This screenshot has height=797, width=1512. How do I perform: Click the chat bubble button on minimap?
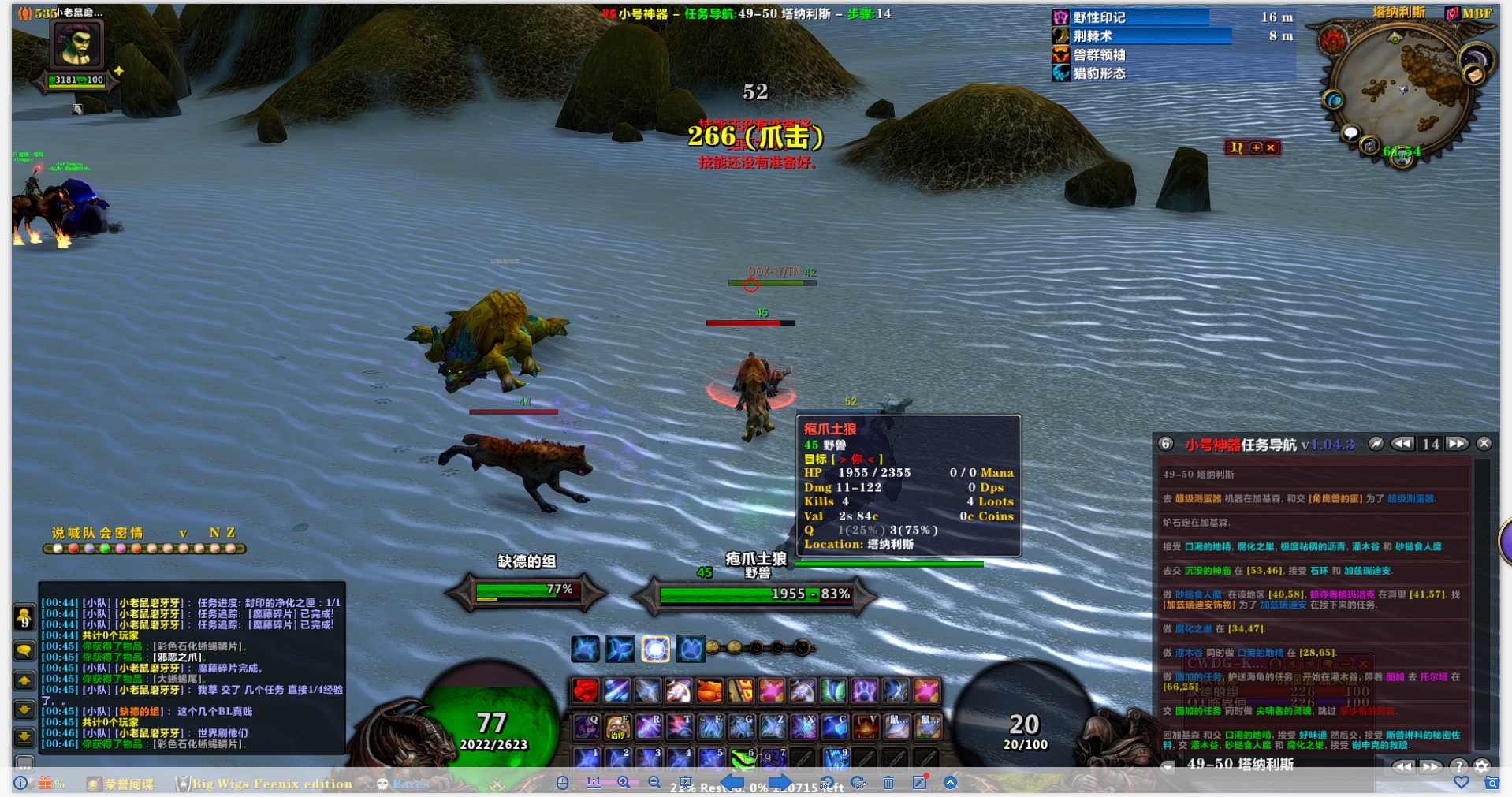(x=1350, y=132)
